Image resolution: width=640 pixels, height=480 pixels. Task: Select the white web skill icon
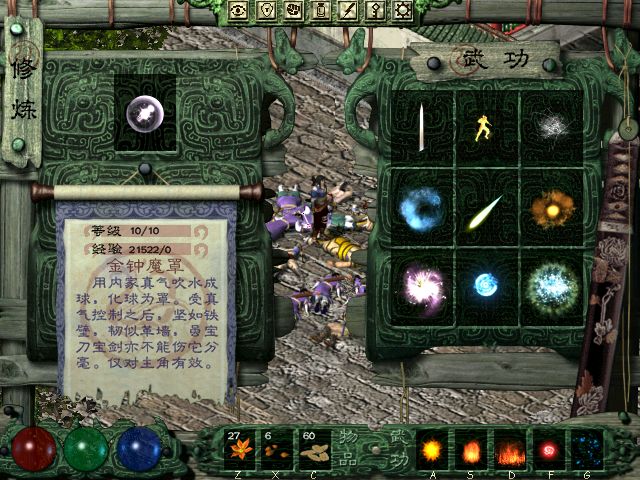coord(549,127)
